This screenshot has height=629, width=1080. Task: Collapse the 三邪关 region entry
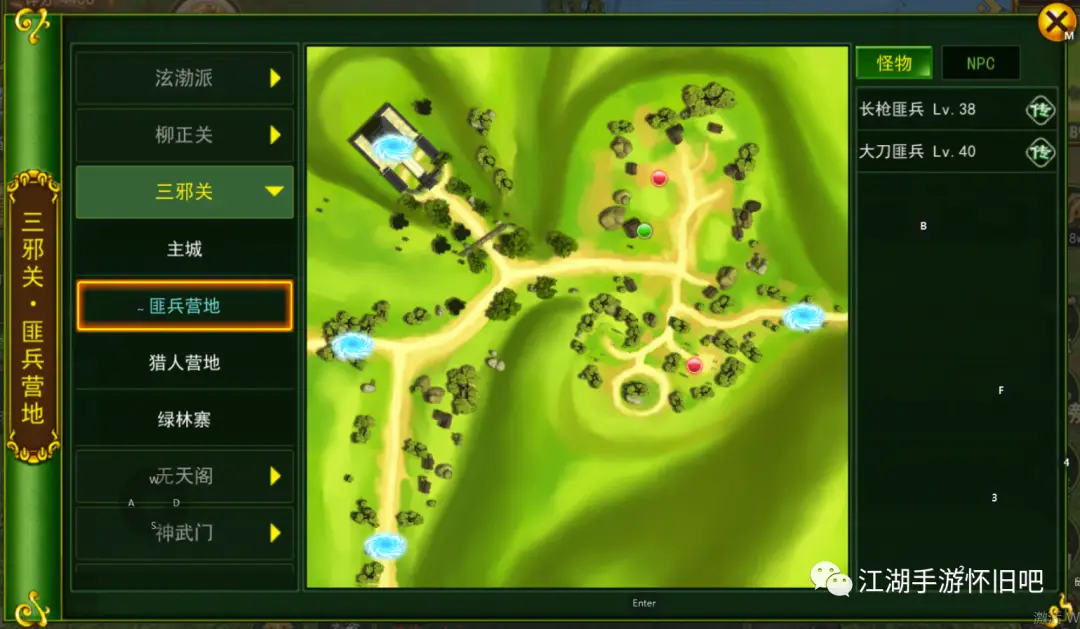(184, 192)
